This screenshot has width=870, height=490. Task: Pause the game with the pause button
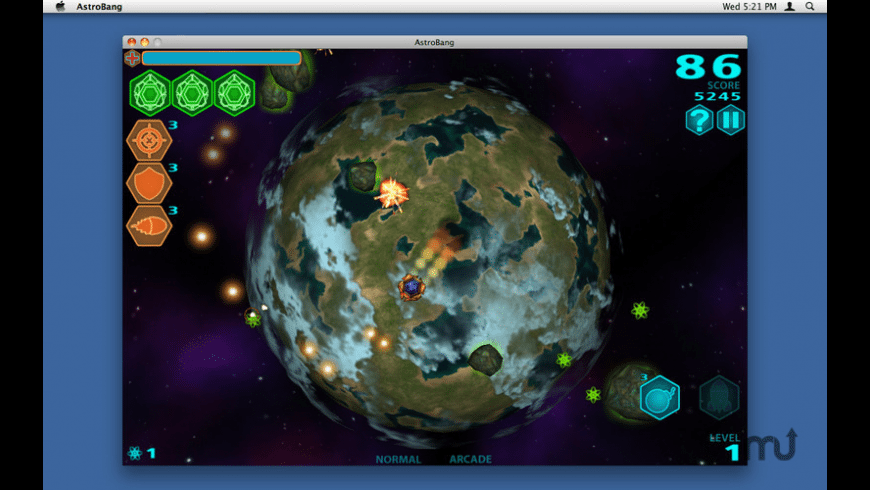click(x=731, y=121)
